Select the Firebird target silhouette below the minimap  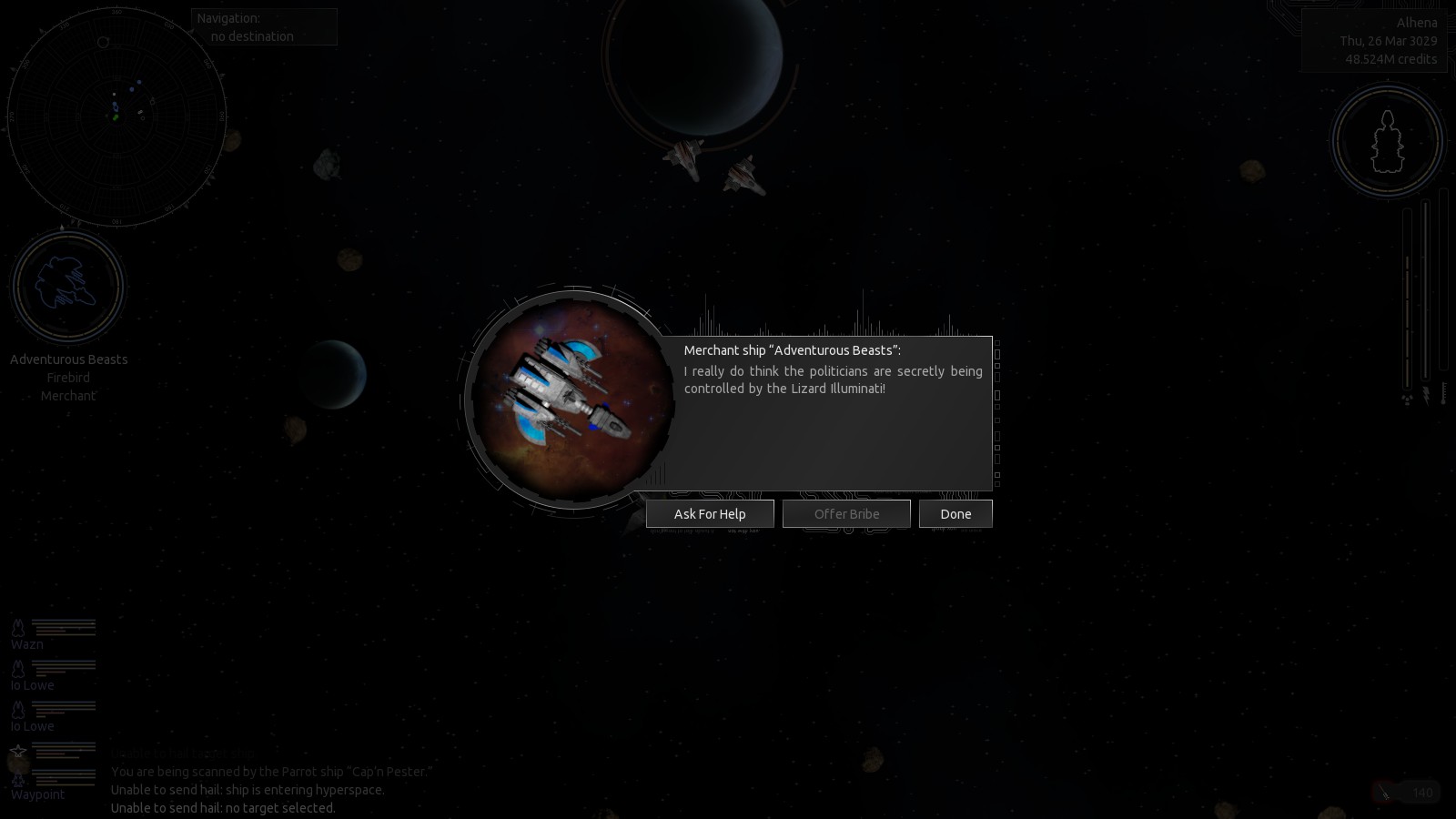pyautogui.click(x=66, y=285)
